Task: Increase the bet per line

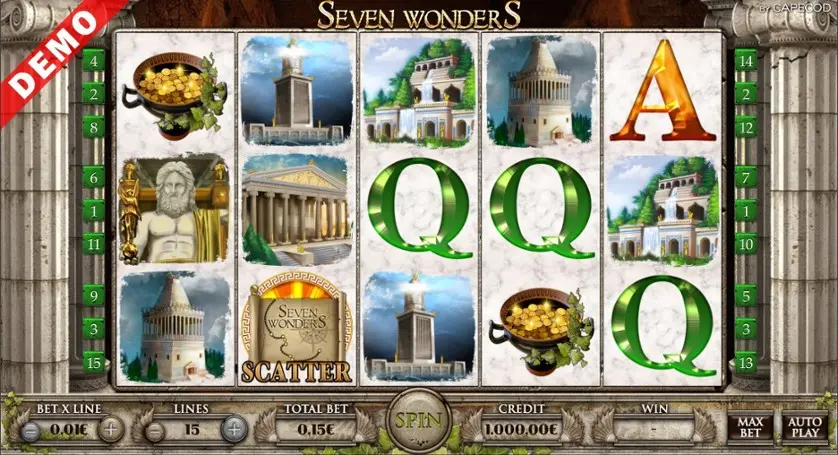Action: (x=110, y=431)
